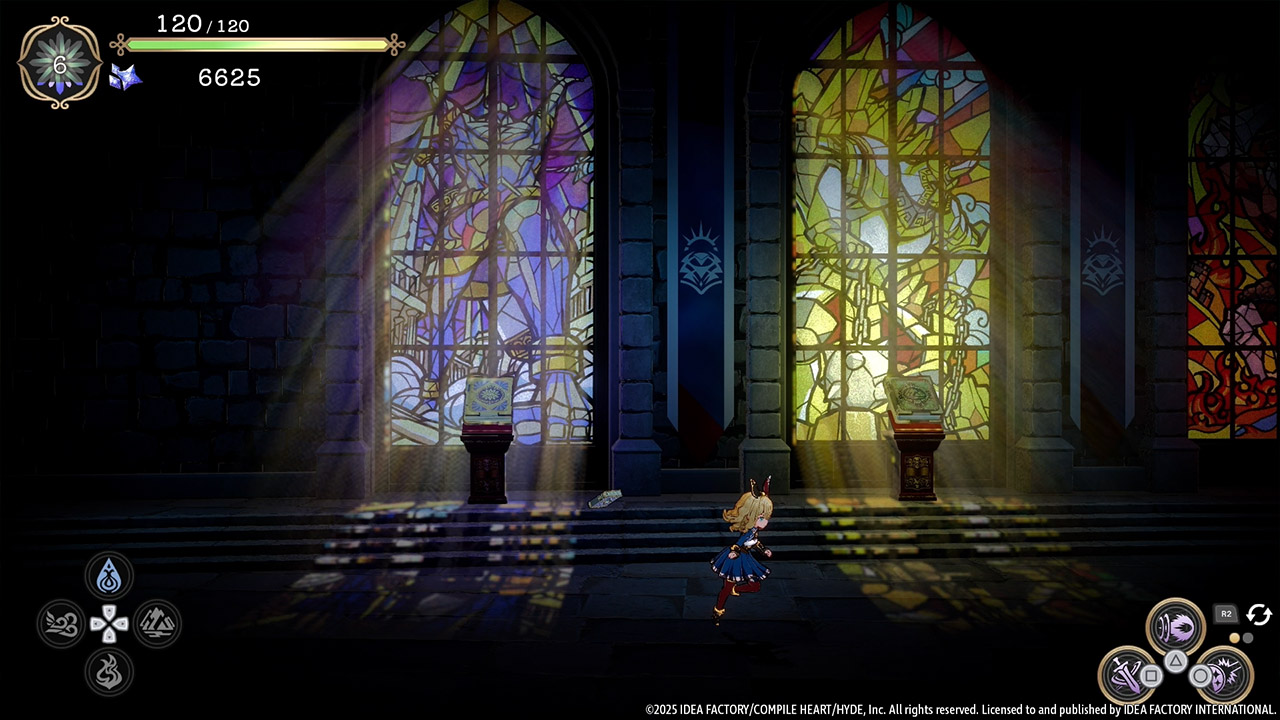Image resolution: width=1280 pixels, height=720 pixels.
Task: Trigger the spinning sword attack skill
Action: pyautogui.click(x=1127, y=675)
